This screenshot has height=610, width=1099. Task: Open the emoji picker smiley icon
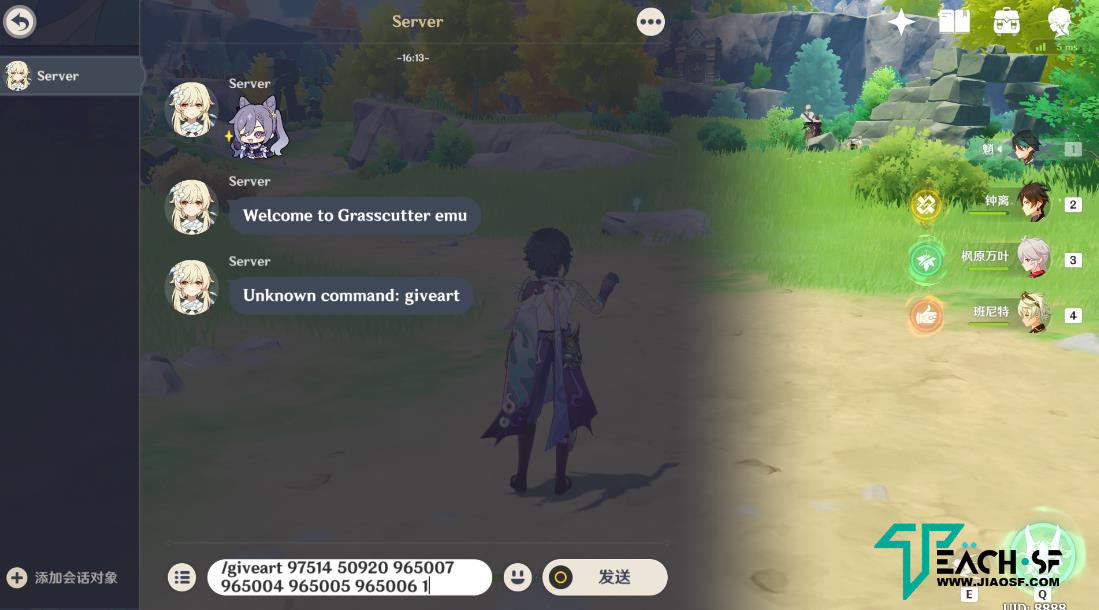[516, 577]
